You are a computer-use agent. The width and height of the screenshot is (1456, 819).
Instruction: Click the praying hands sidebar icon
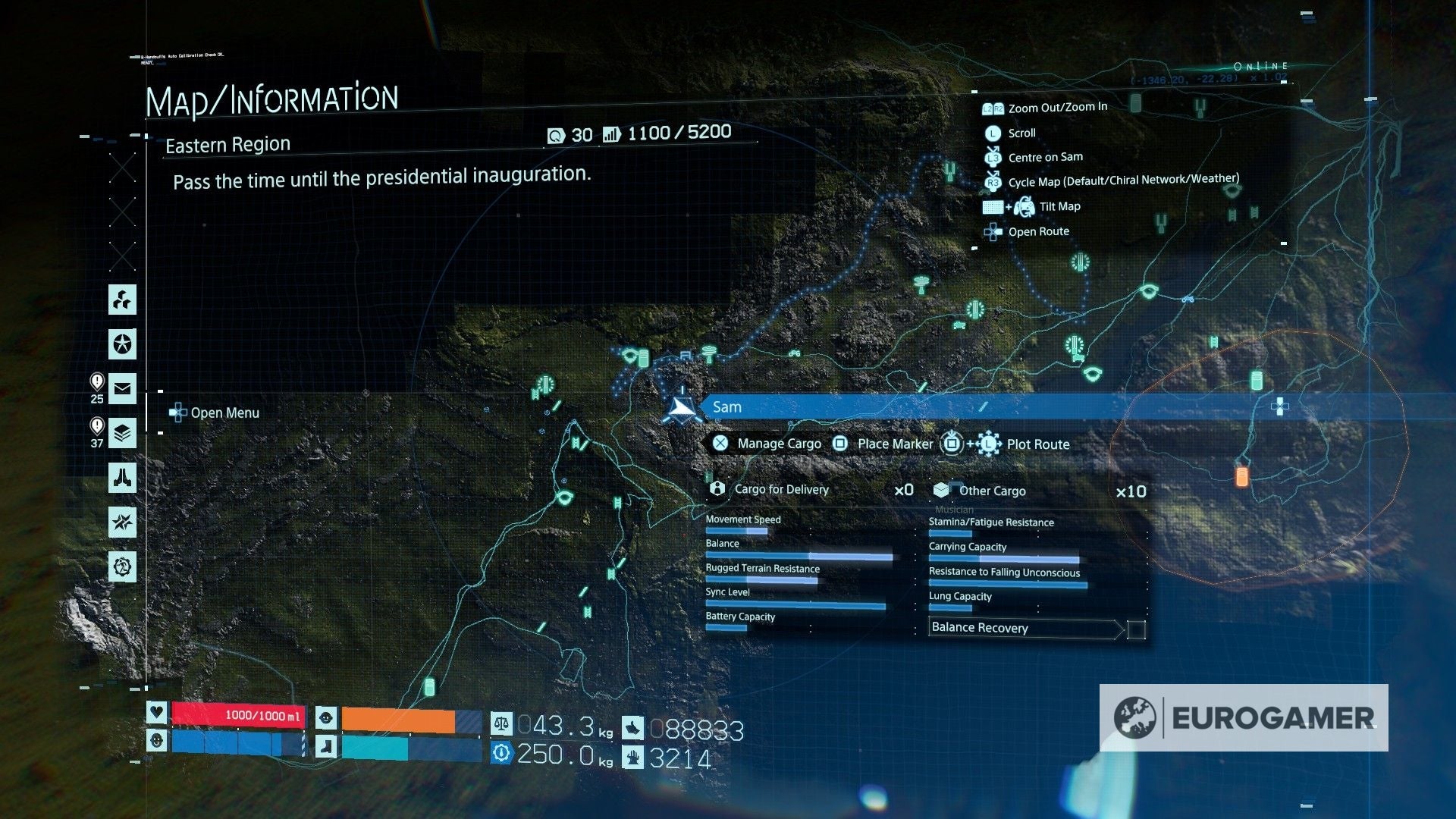122,478
